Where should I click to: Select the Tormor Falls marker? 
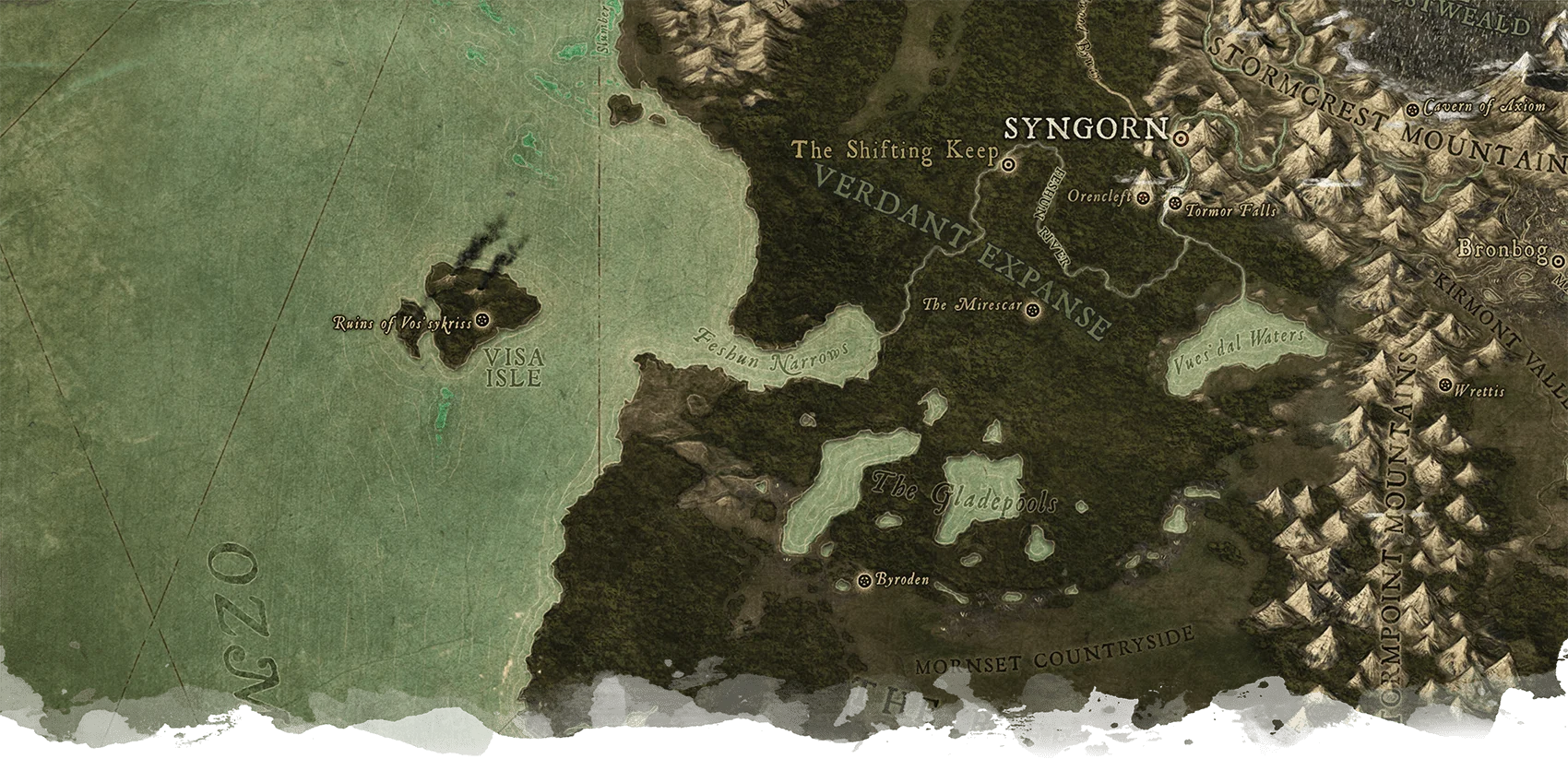1175,203
